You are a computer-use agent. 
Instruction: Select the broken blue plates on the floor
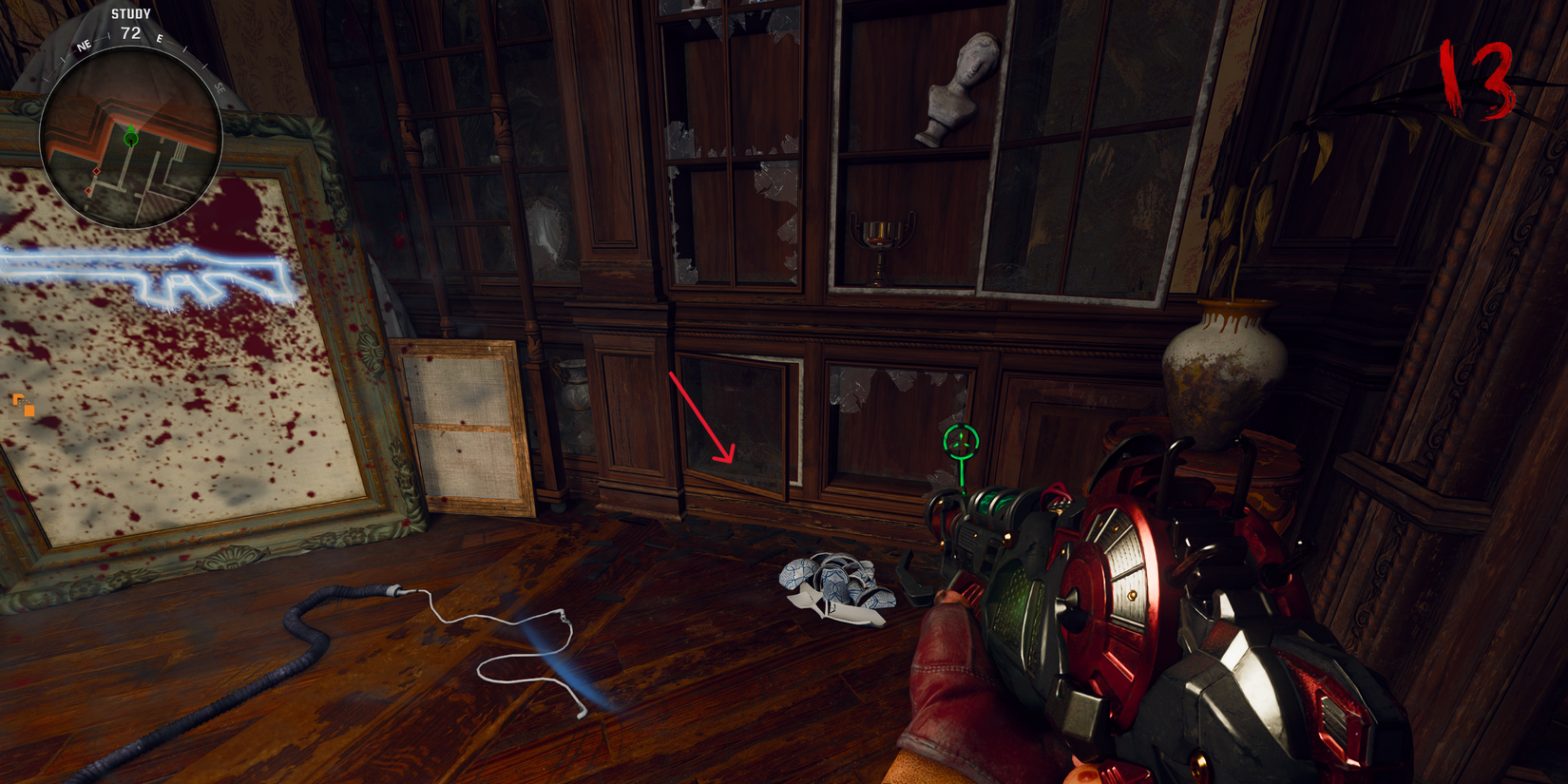pyautogui.click(x=836, y=584)
